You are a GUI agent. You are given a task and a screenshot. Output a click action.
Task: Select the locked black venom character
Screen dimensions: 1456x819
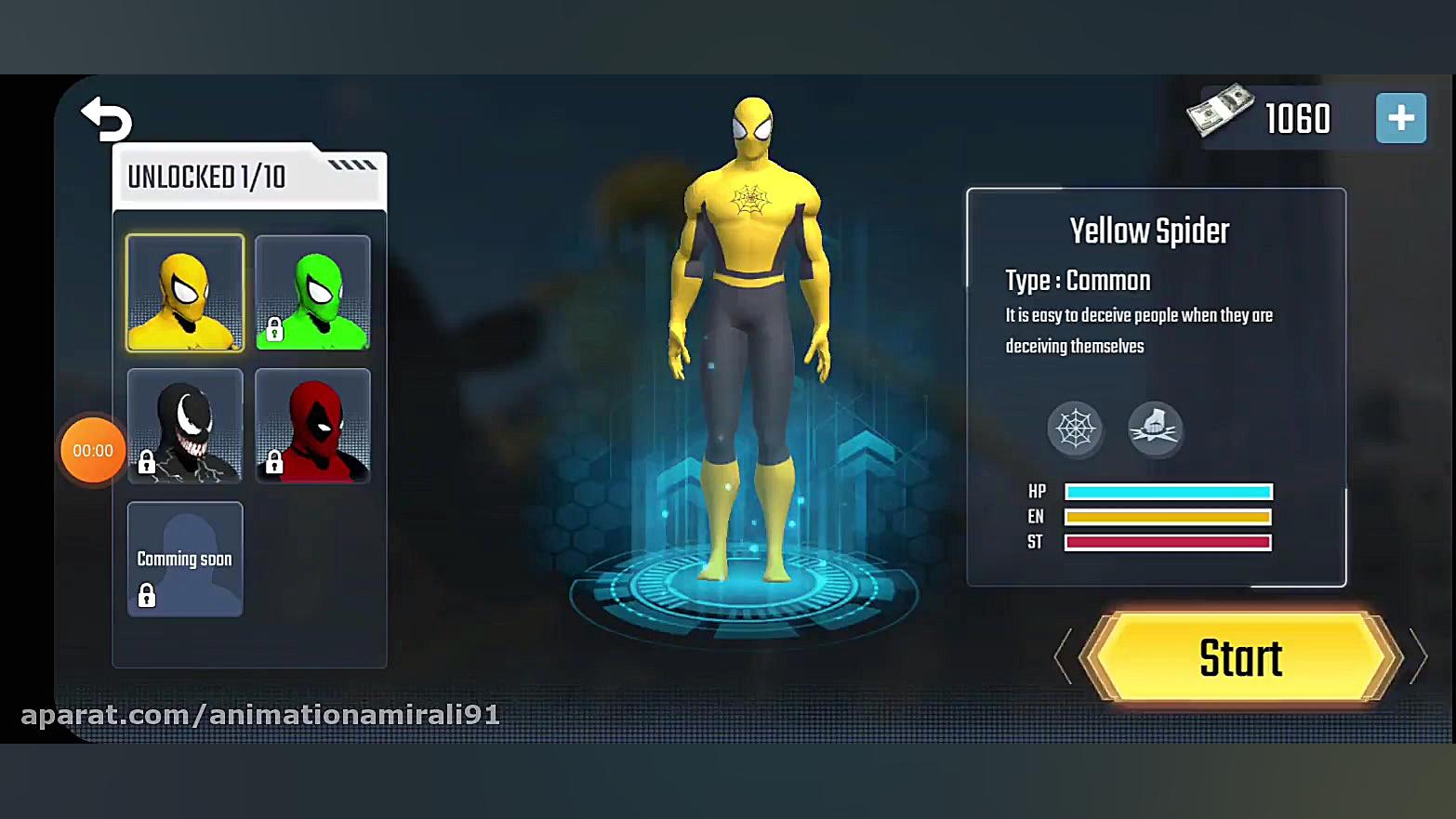(x=185, y=426)
